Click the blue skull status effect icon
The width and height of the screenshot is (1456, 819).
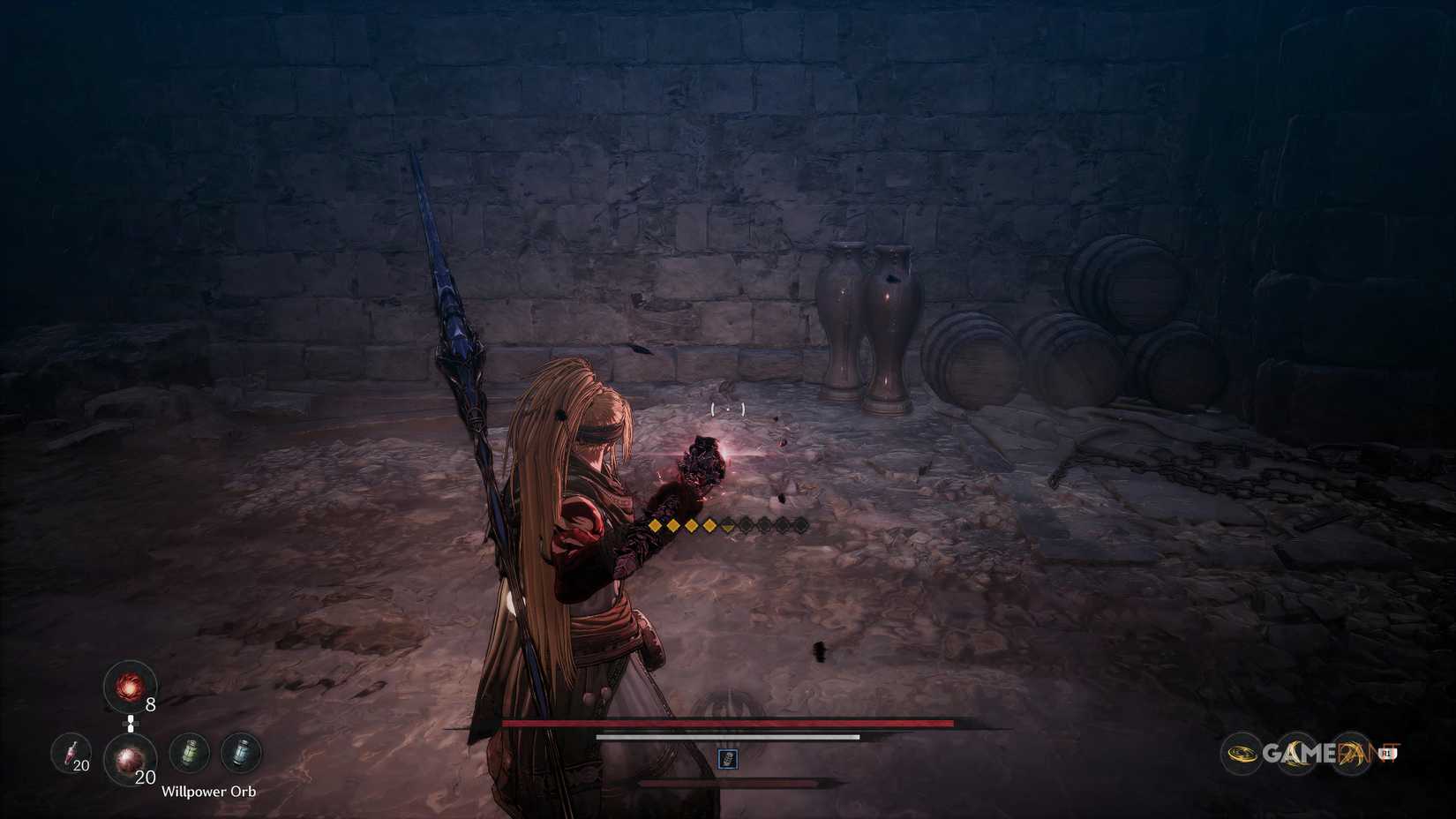click(x=728, y=759)
